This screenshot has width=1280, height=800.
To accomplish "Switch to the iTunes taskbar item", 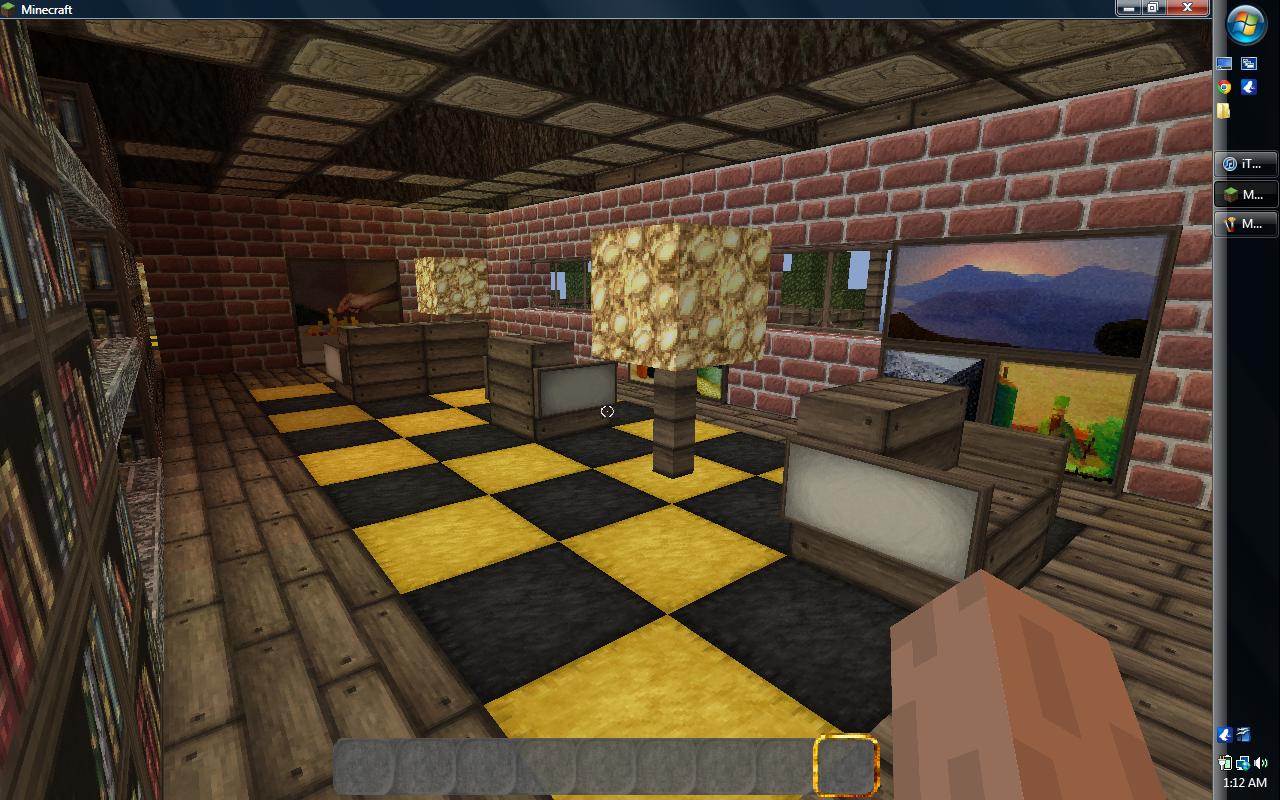I will [1244, 164].
